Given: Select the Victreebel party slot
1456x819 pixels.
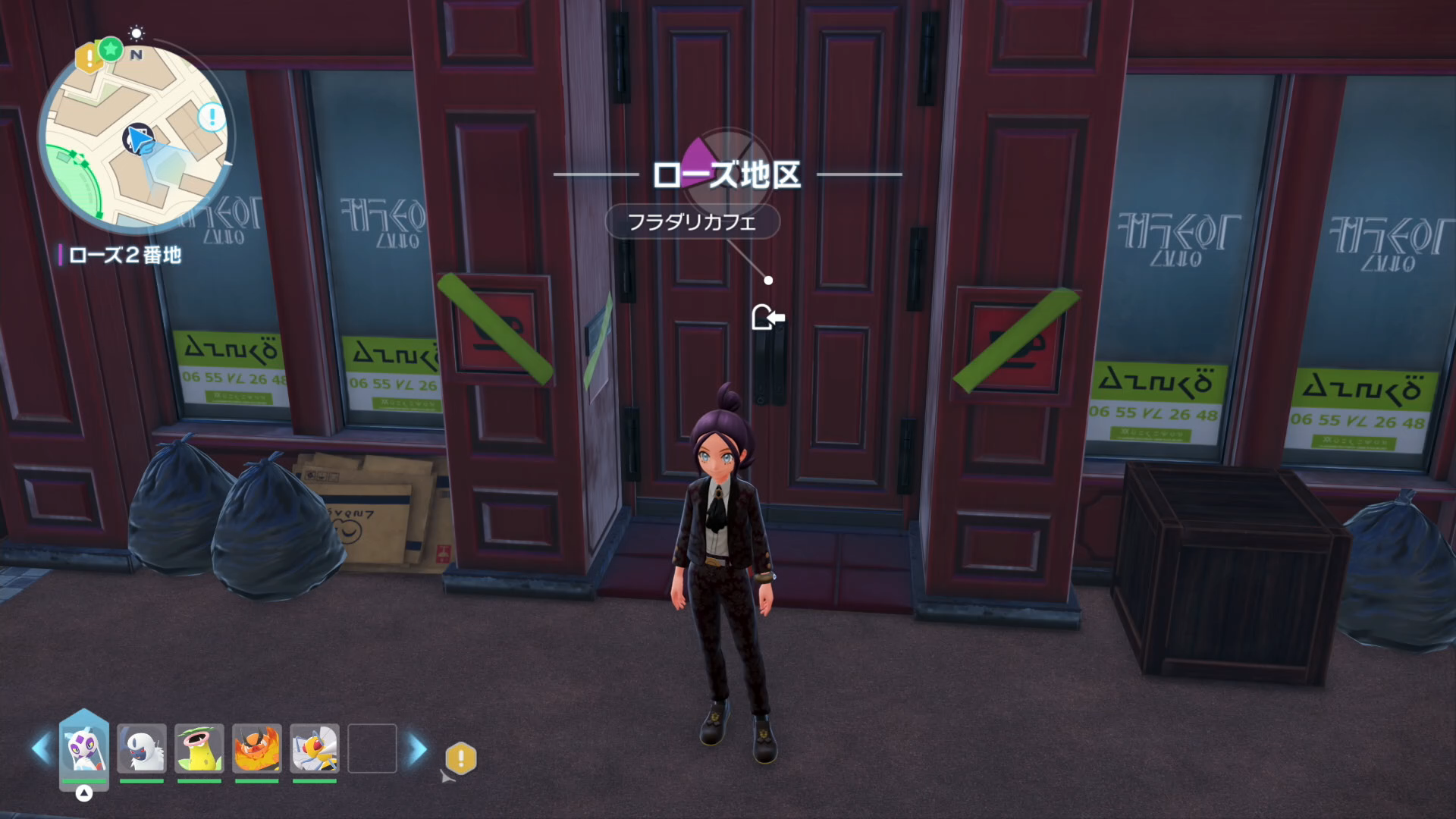Looking at the screenshot, I should tap(199, 748).
